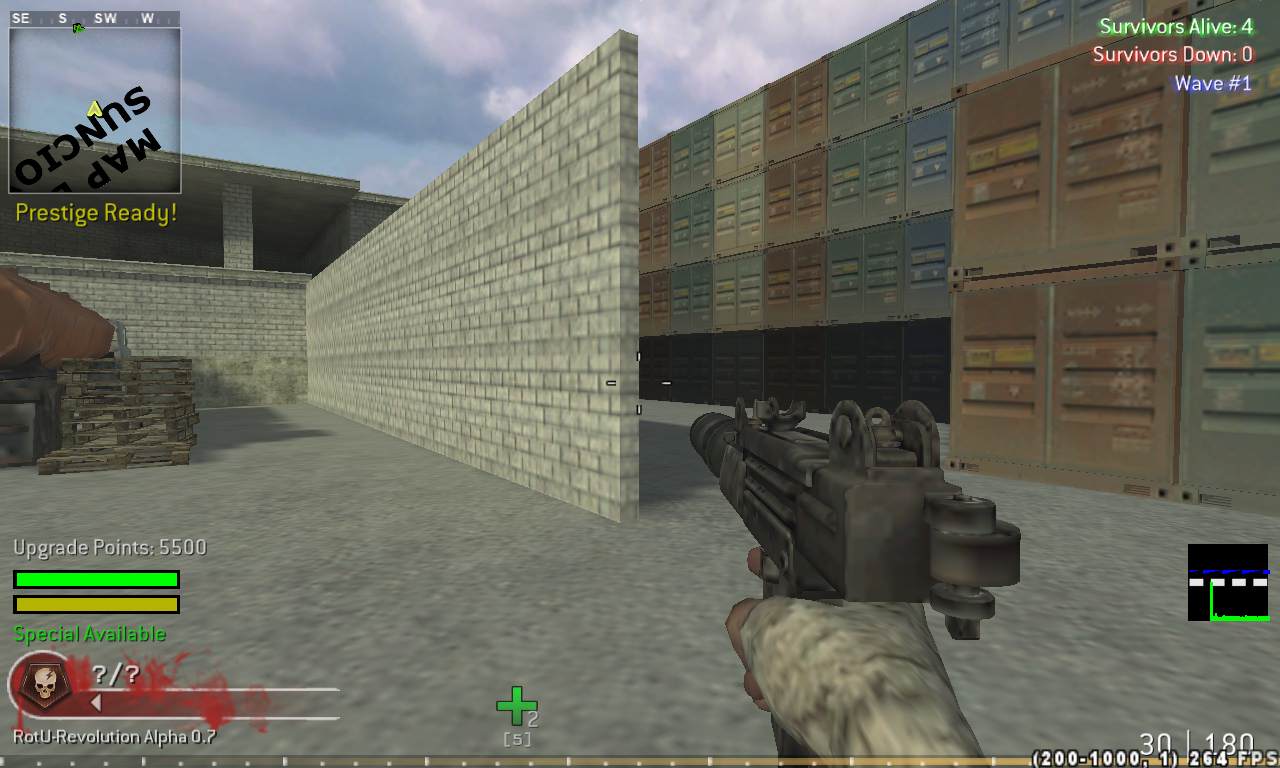The width and height of the screenshot is (1280, 768).
Task: Select the SE compass heading label
Action: tap(20, 17)
